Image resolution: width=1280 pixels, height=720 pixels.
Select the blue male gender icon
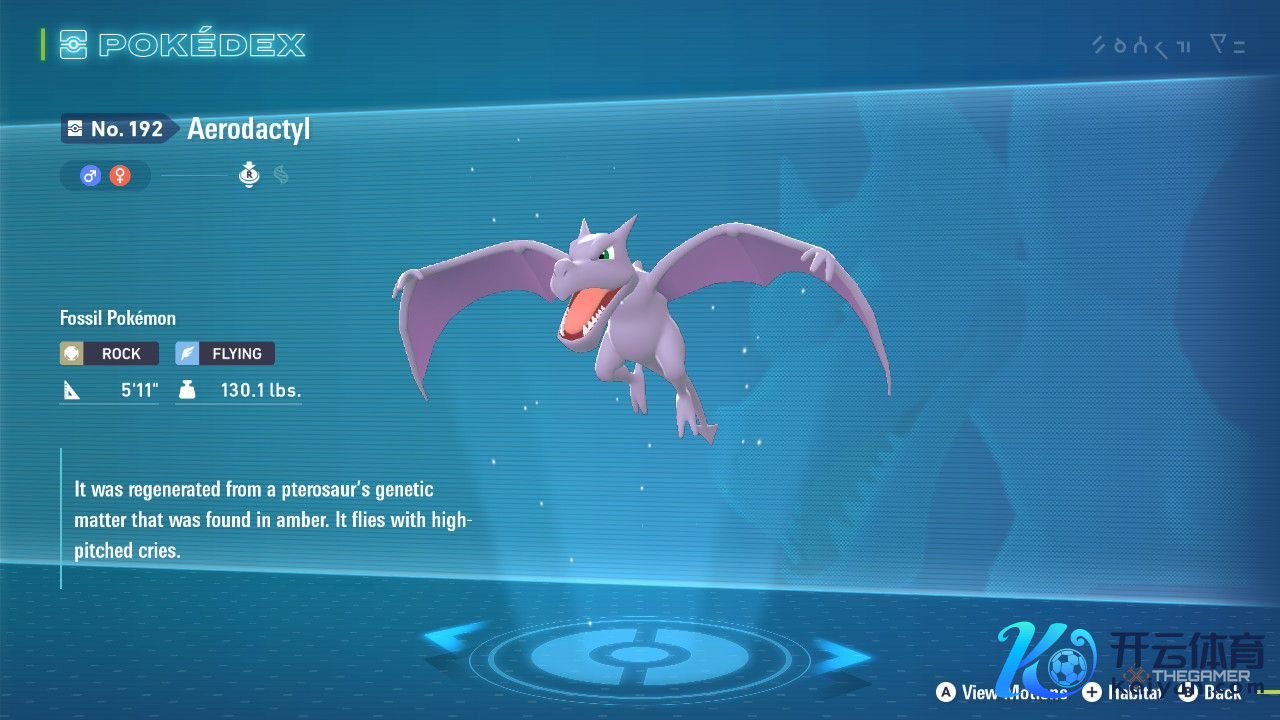pos(91,176)
